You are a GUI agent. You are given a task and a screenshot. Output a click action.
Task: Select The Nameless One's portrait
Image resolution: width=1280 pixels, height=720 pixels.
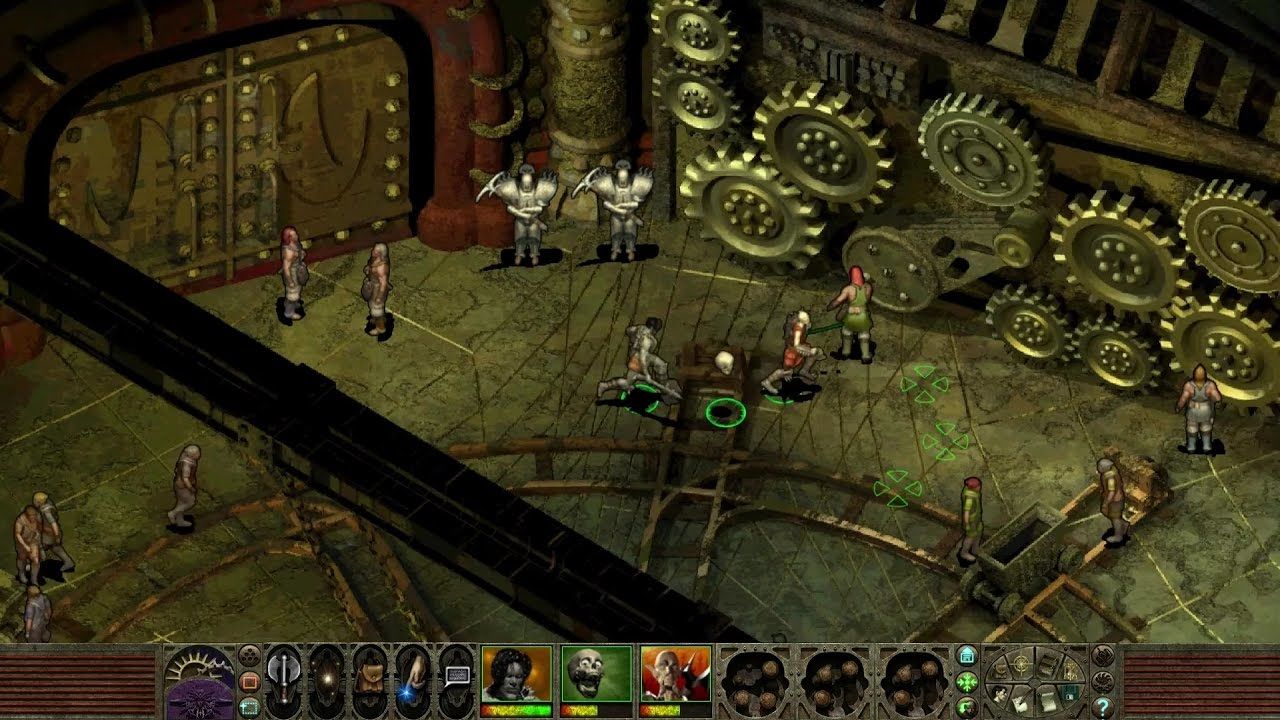[x=516, y=673]
